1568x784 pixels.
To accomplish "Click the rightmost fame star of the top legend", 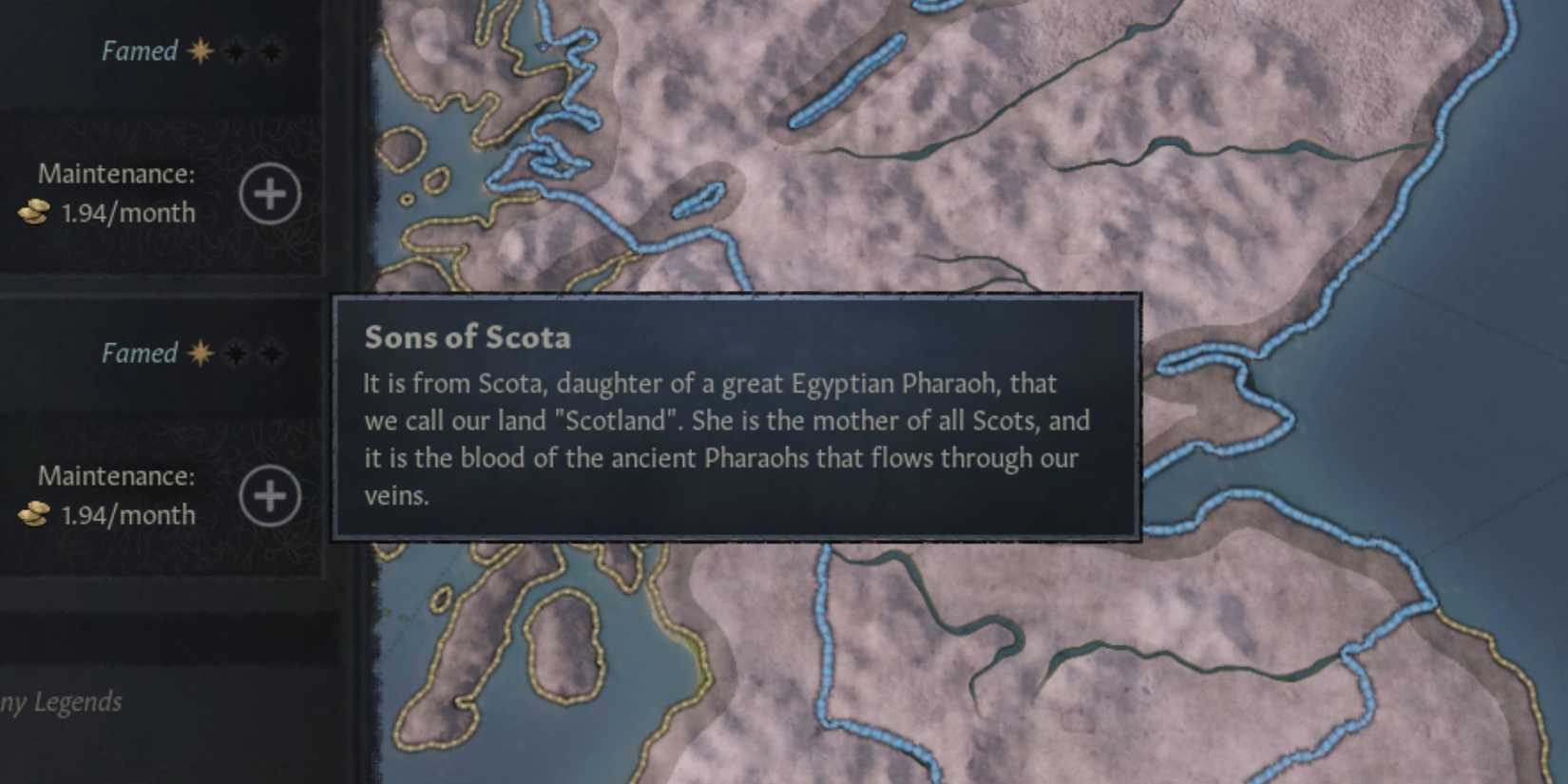I will (x=273, y=50).
